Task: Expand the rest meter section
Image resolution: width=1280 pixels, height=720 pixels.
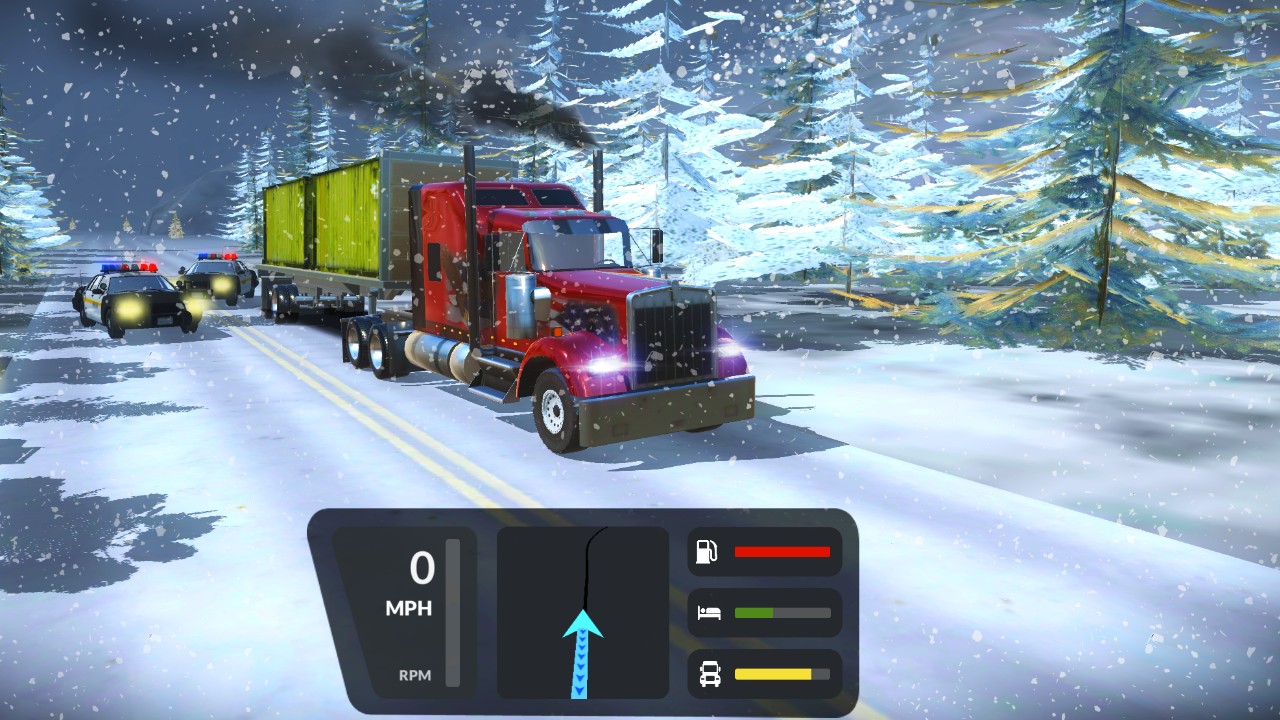Action: (765, 613)
